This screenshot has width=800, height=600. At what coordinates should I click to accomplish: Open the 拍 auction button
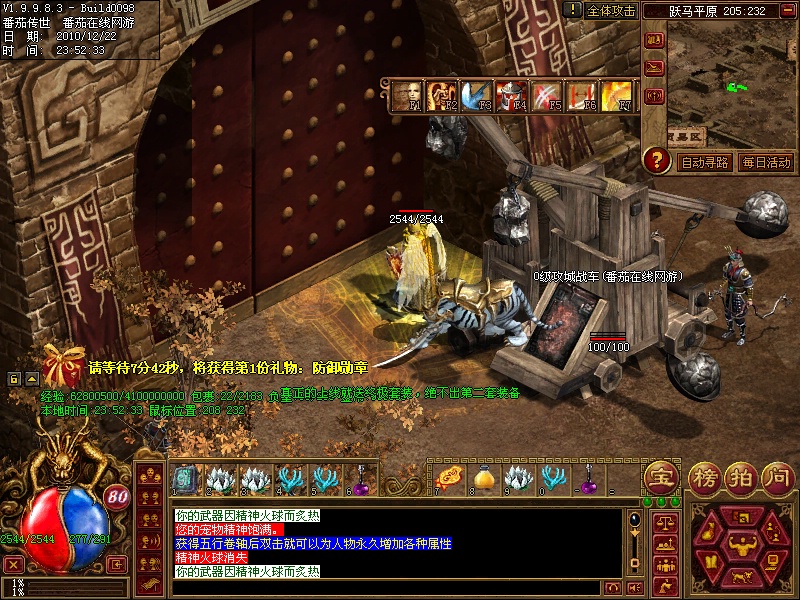[x=741, y=477]
